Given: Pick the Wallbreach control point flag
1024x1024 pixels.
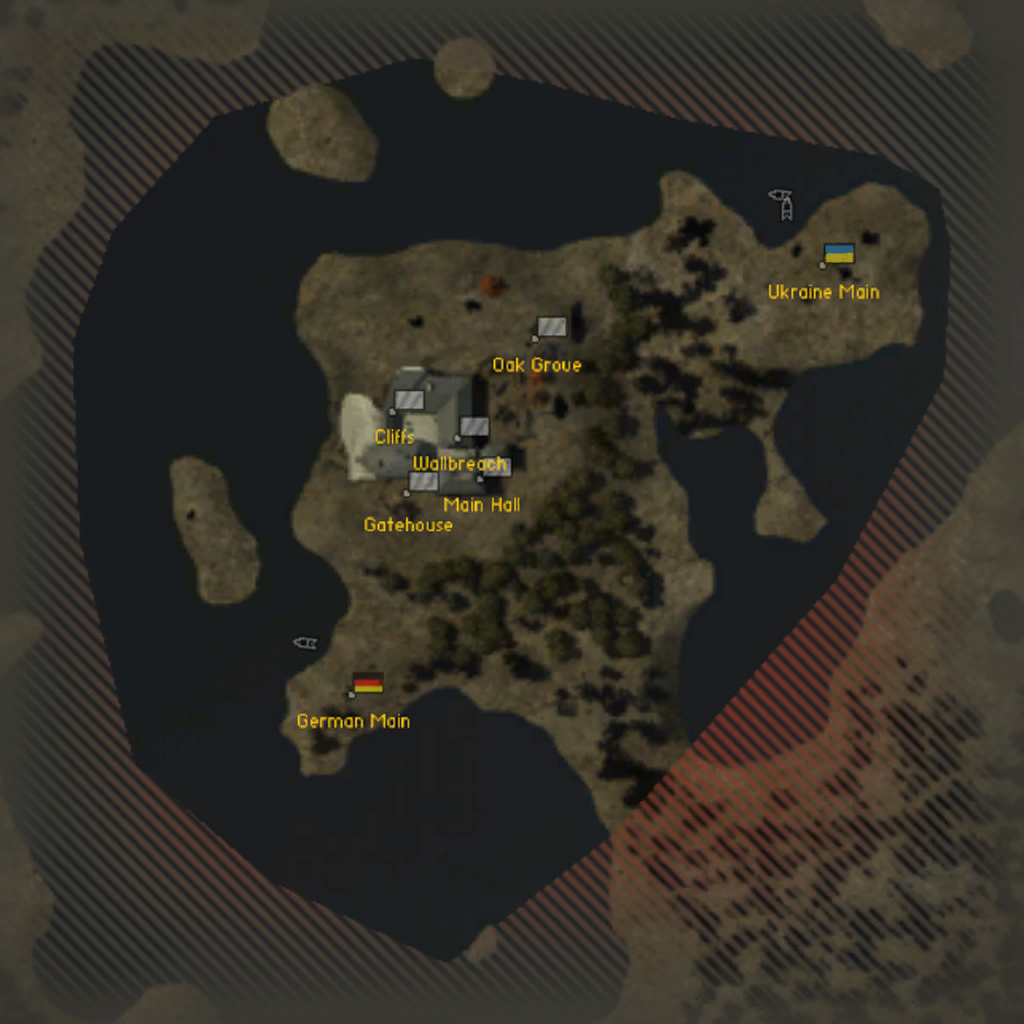Looking at the screenshot, I should click(x=474, y=427).
